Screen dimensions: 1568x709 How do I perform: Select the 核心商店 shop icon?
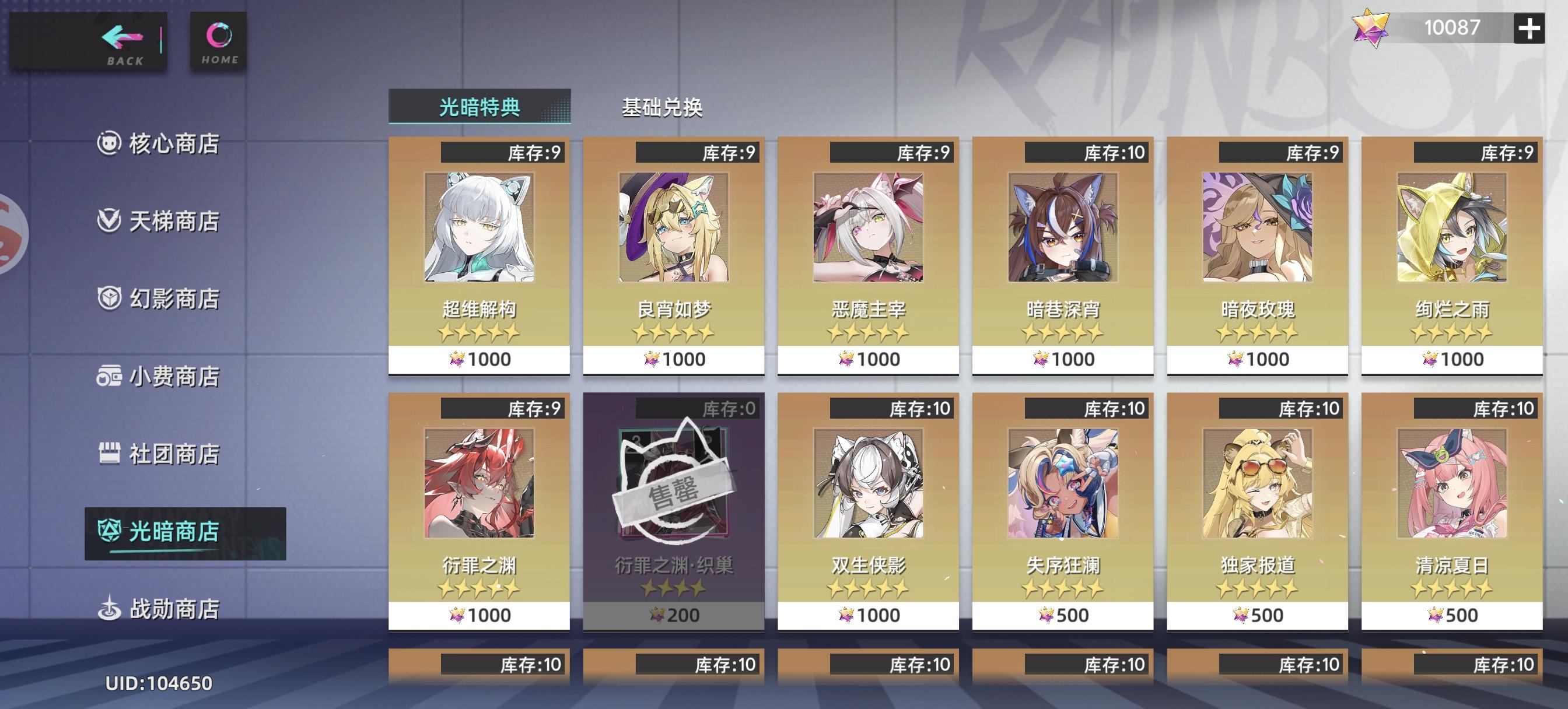coord(110,141)
